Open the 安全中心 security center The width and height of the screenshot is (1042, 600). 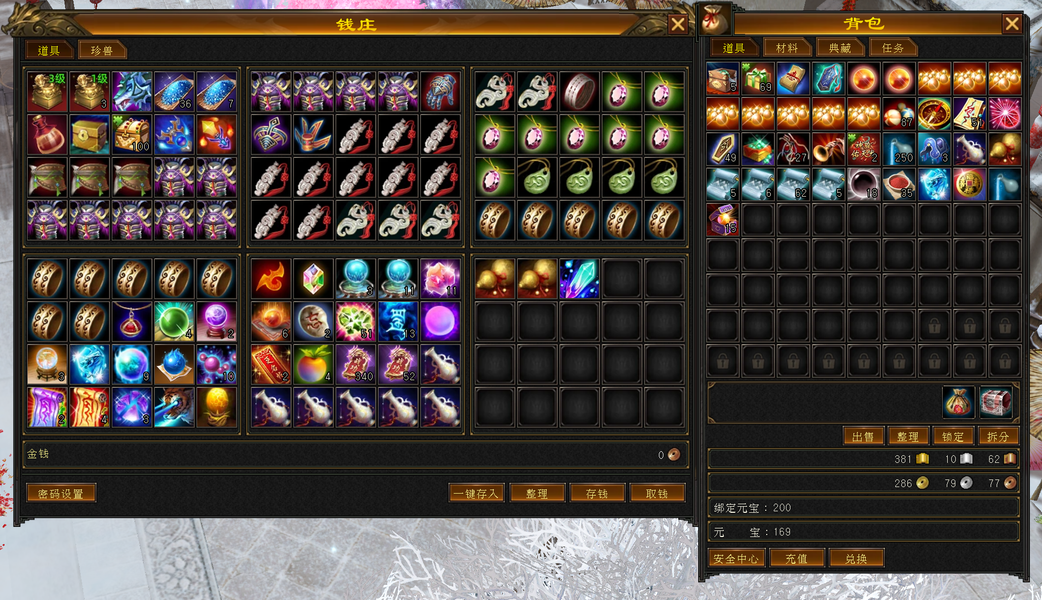tap(737, 558)
